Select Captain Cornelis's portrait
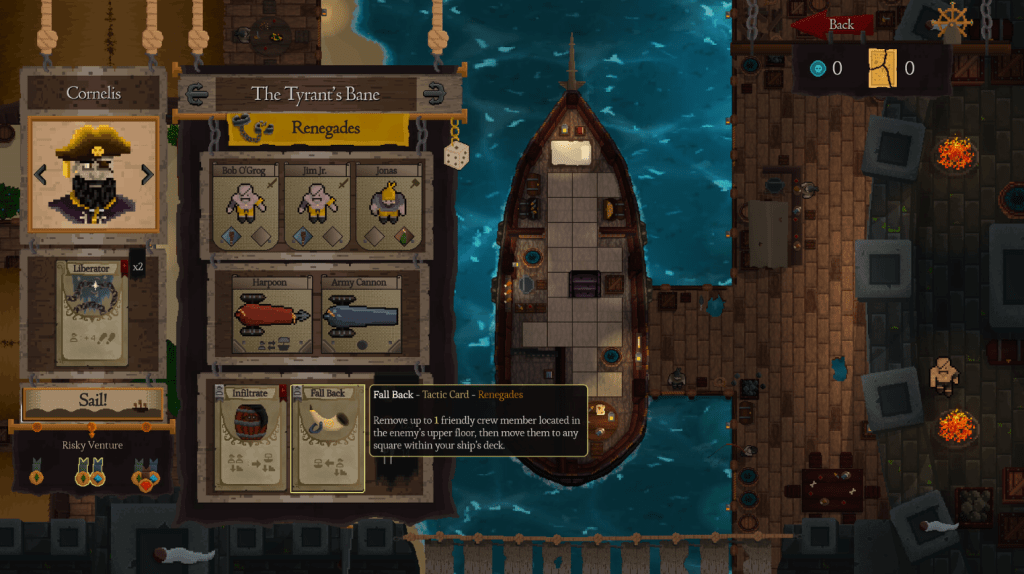Viewport: 1024px width, 574px height. [x=94, y=174]
